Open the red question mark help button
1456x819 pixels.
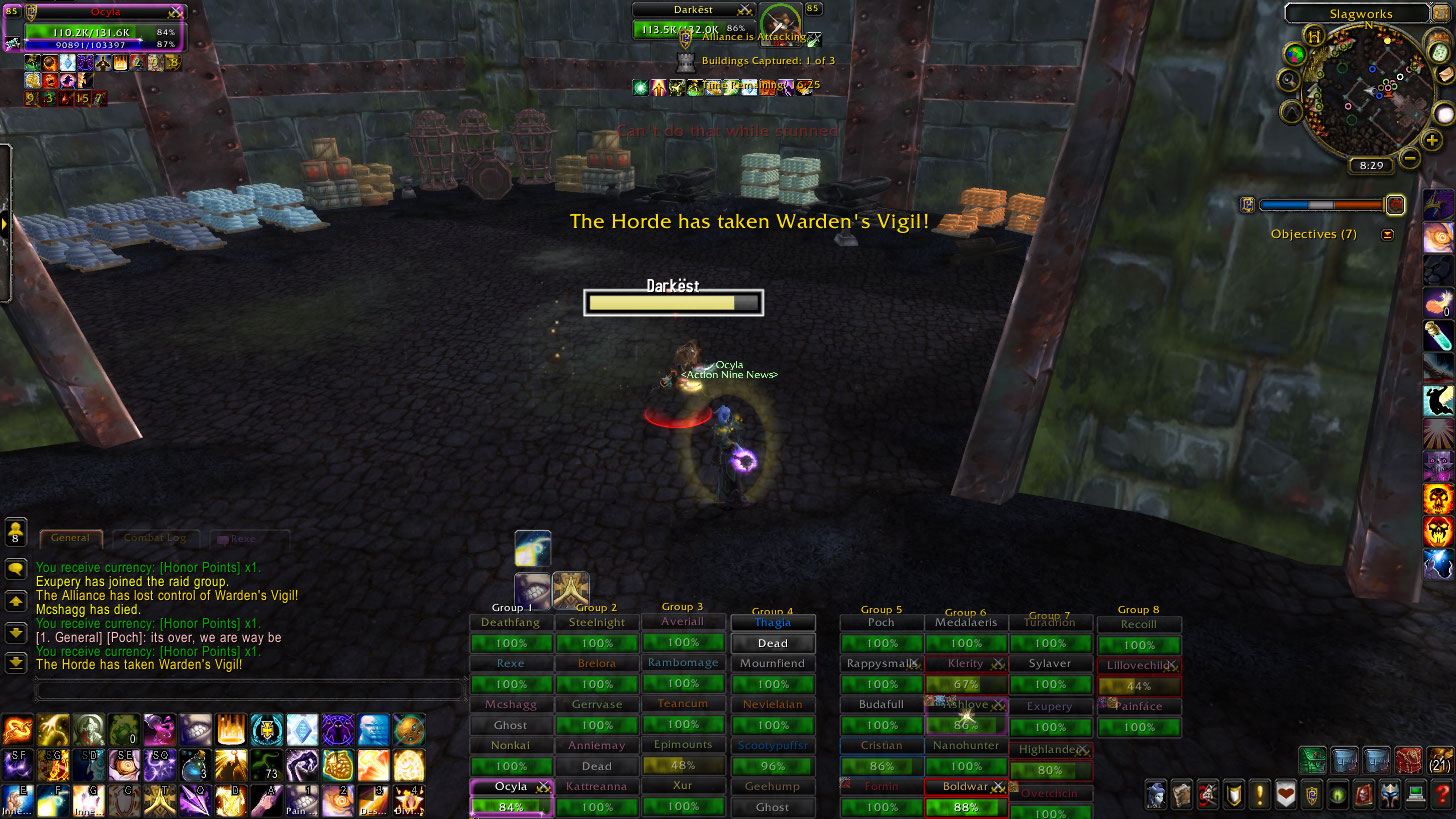[x=1441, y=794]
